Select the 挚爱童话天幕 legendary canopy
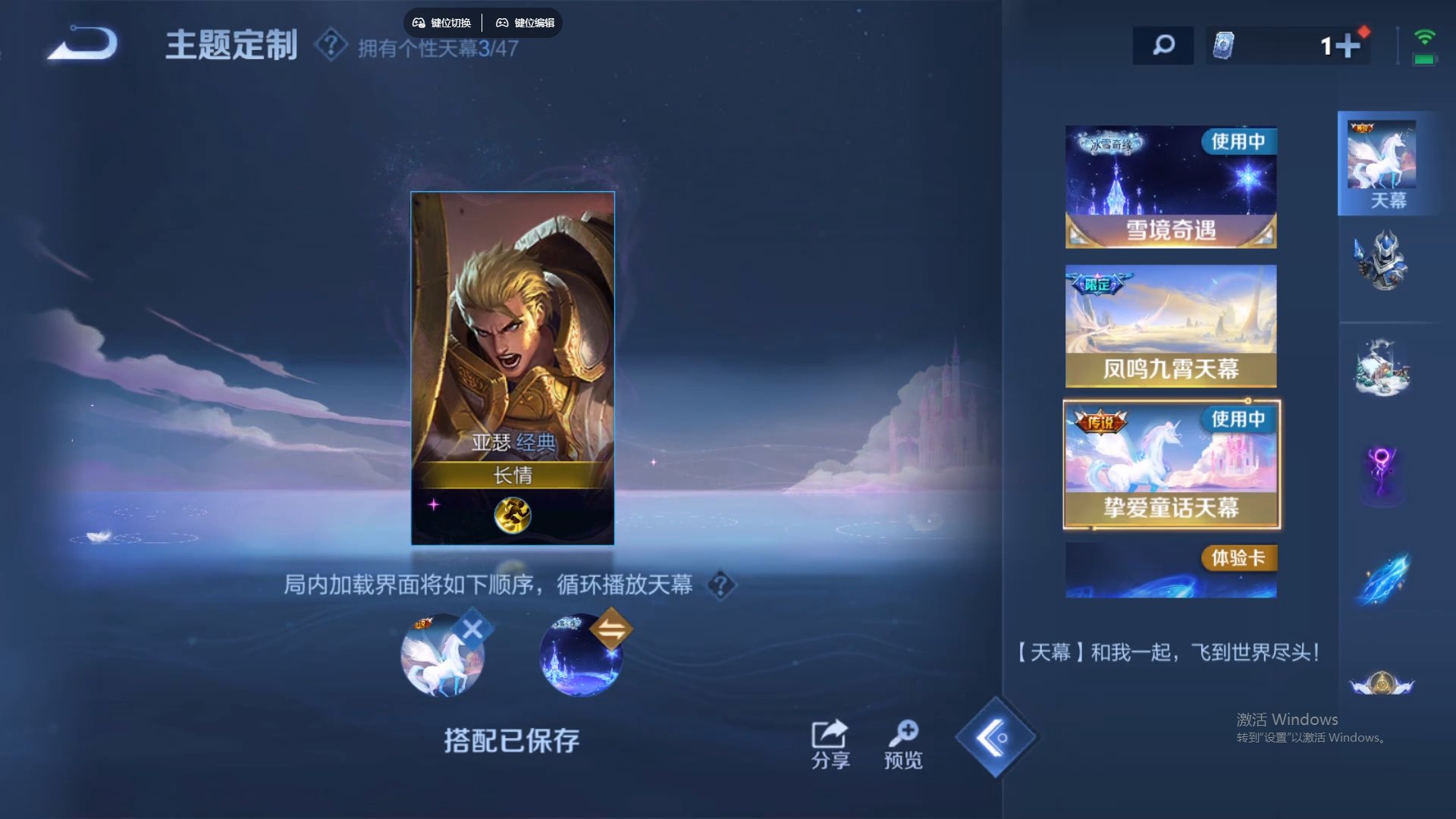Image resolution: width=1456 pixels, height=819 pixels. [x=1170, y=464]
